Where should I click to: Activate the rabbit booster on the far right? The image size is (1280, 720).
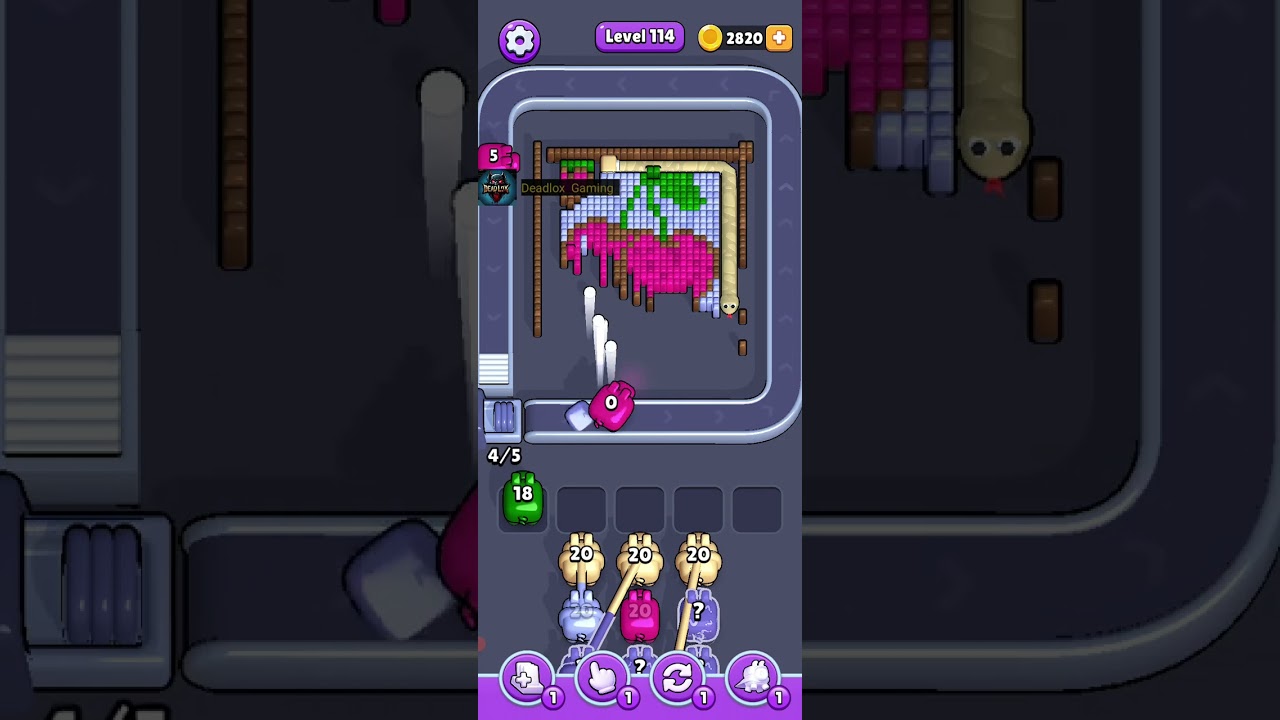(753, 679)
